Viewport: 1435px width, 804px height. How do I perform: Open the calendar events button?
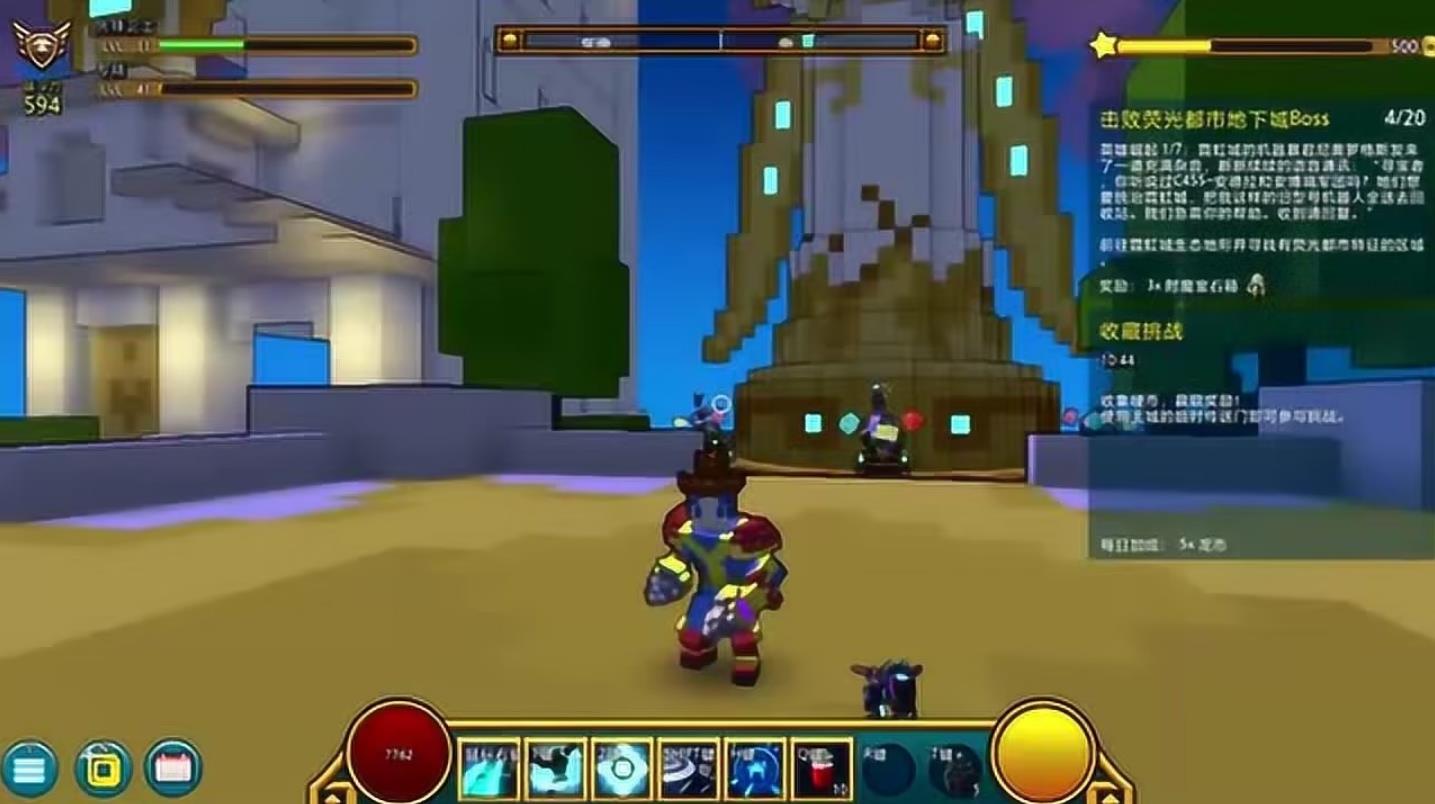(x=174, y=768)
